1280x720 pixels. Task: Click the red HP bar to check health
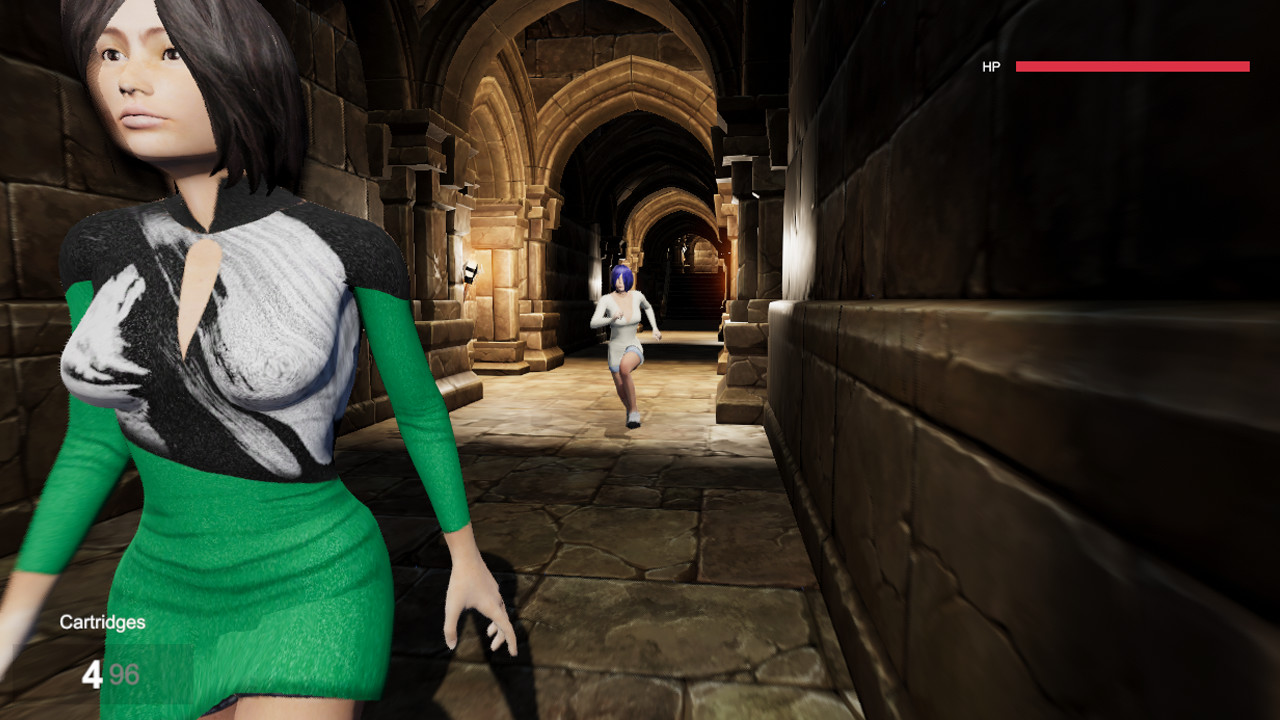point(1130,66)
